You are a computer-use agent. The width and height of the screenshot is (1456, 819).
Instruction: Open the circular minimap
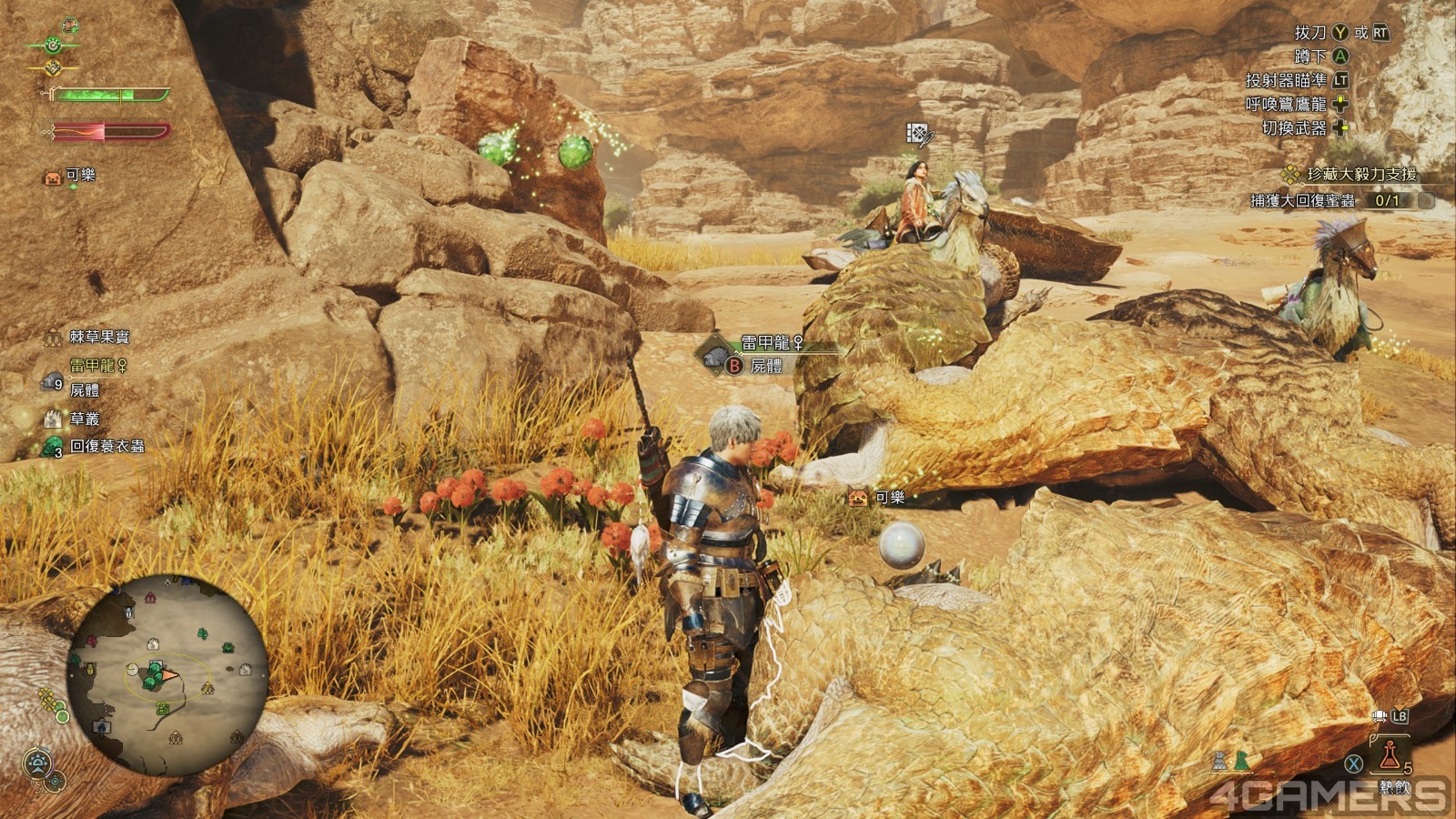click(167, 674)
